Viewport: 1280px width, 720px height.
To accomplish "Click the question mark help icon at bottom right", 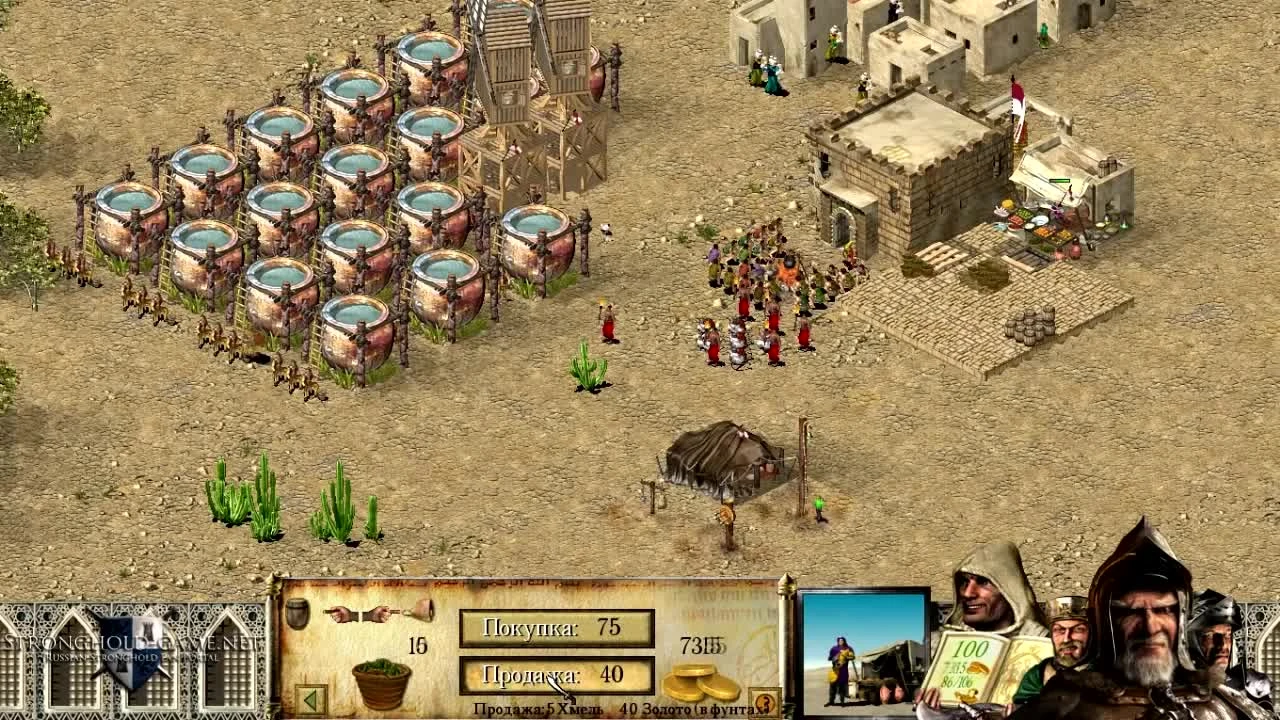I will [763, 700].
